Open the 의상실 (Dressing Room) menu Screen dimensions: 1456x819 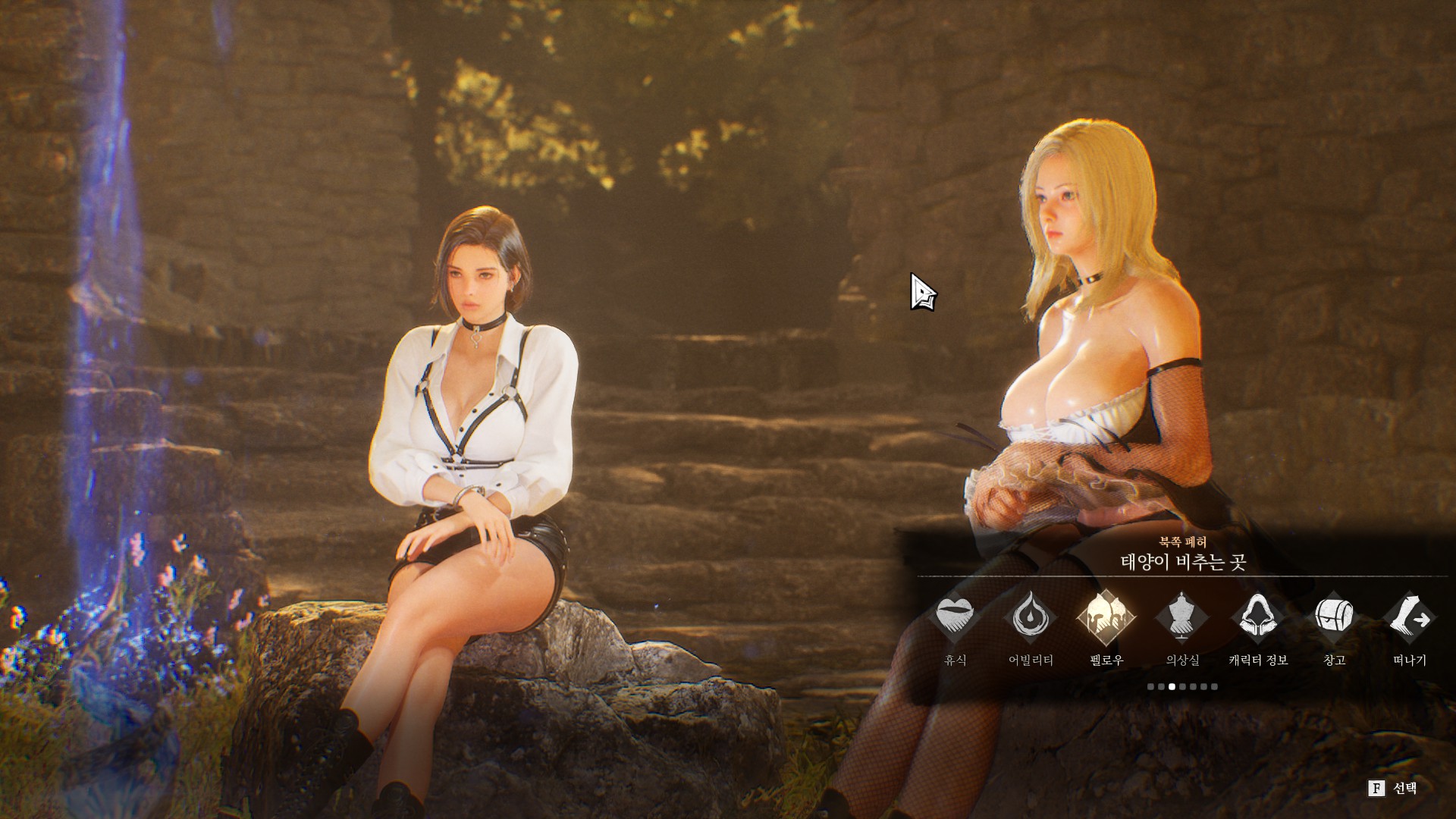click(1182, 617)
